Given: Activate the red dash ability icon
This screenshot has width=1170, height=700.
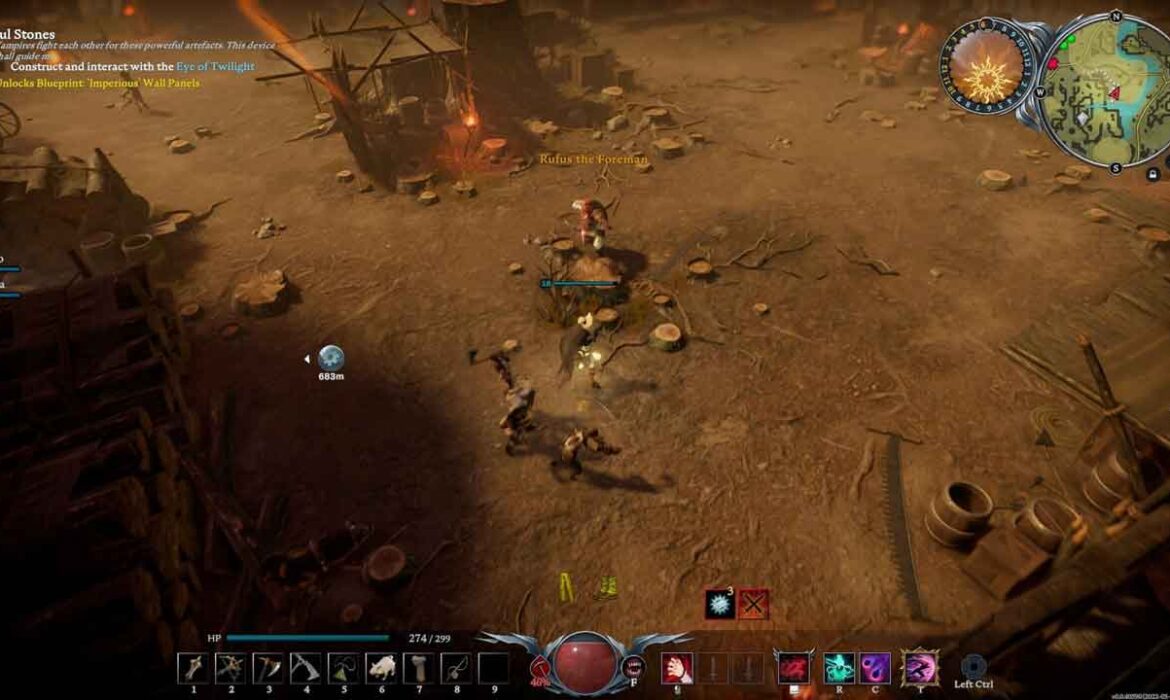Looking at the screenshot, I should coord(794,667).
